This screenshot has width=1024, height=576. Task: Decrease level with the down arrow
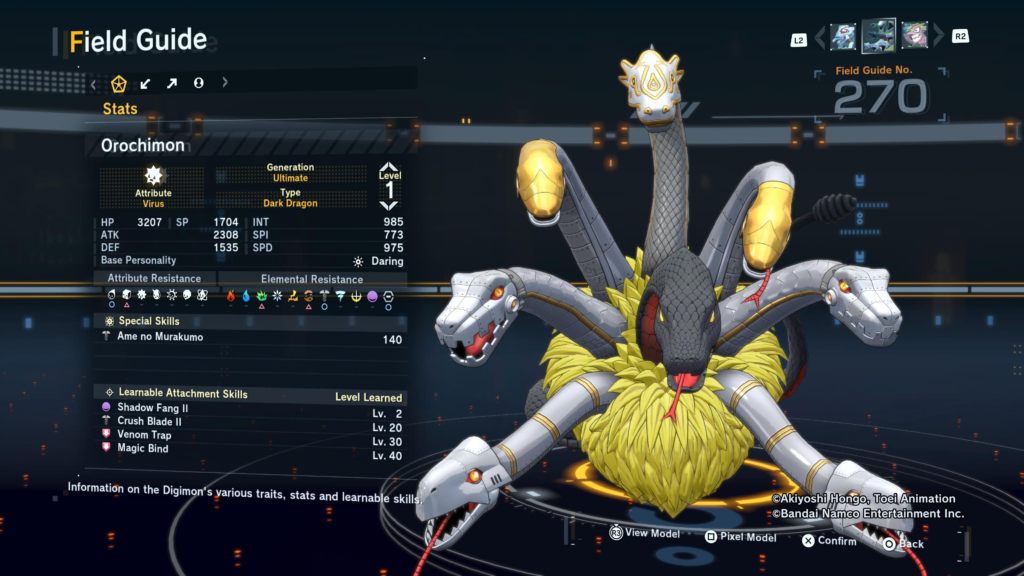coord(389,205)
